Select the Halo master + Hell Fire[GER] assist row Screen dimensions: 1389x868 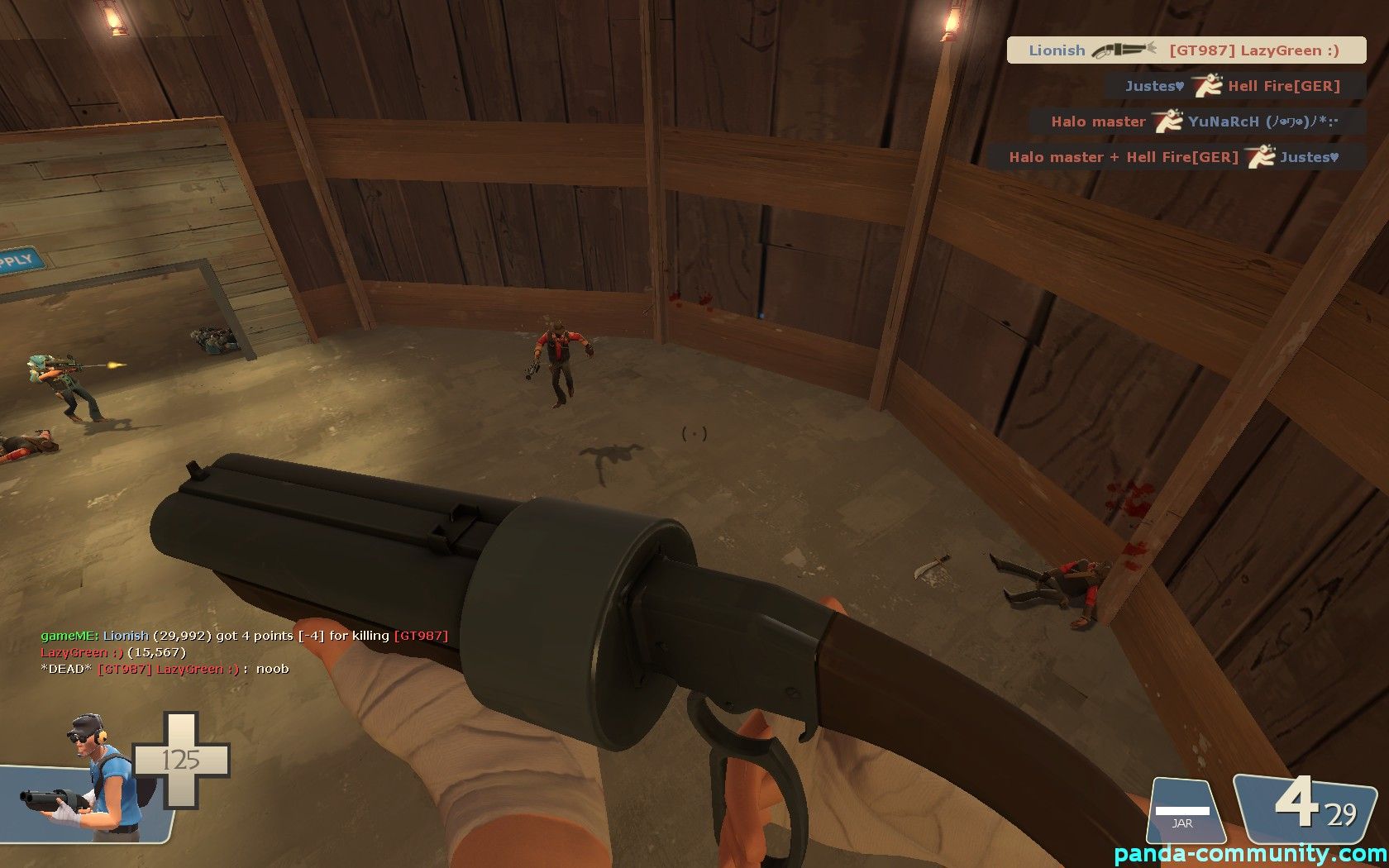1176,157
